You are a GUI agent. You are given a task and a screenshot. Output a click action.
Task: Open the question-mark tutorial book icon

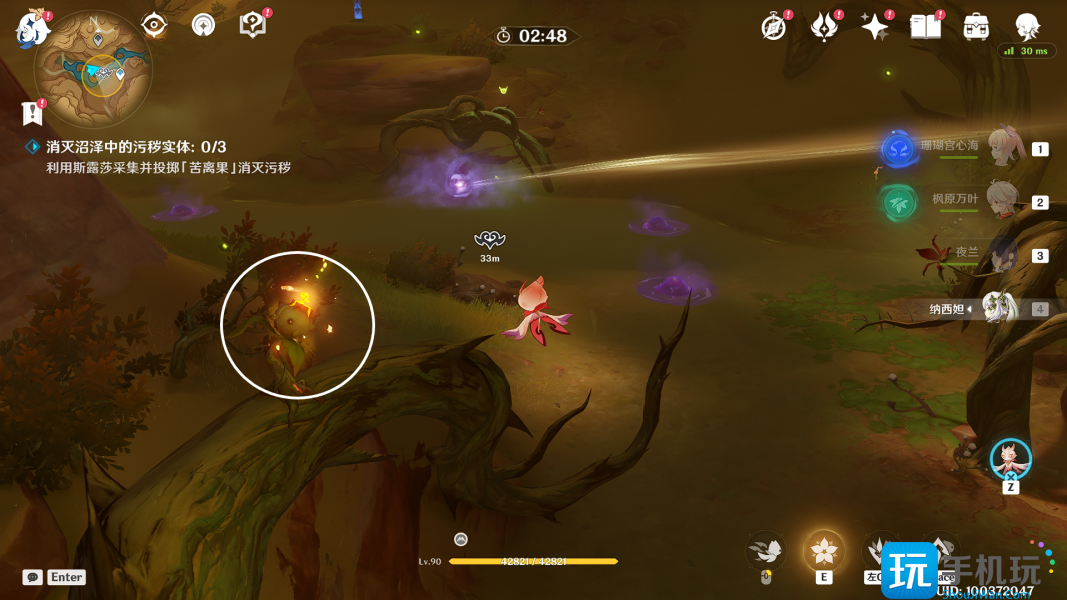pyautogui.click(x=253, y=25)
